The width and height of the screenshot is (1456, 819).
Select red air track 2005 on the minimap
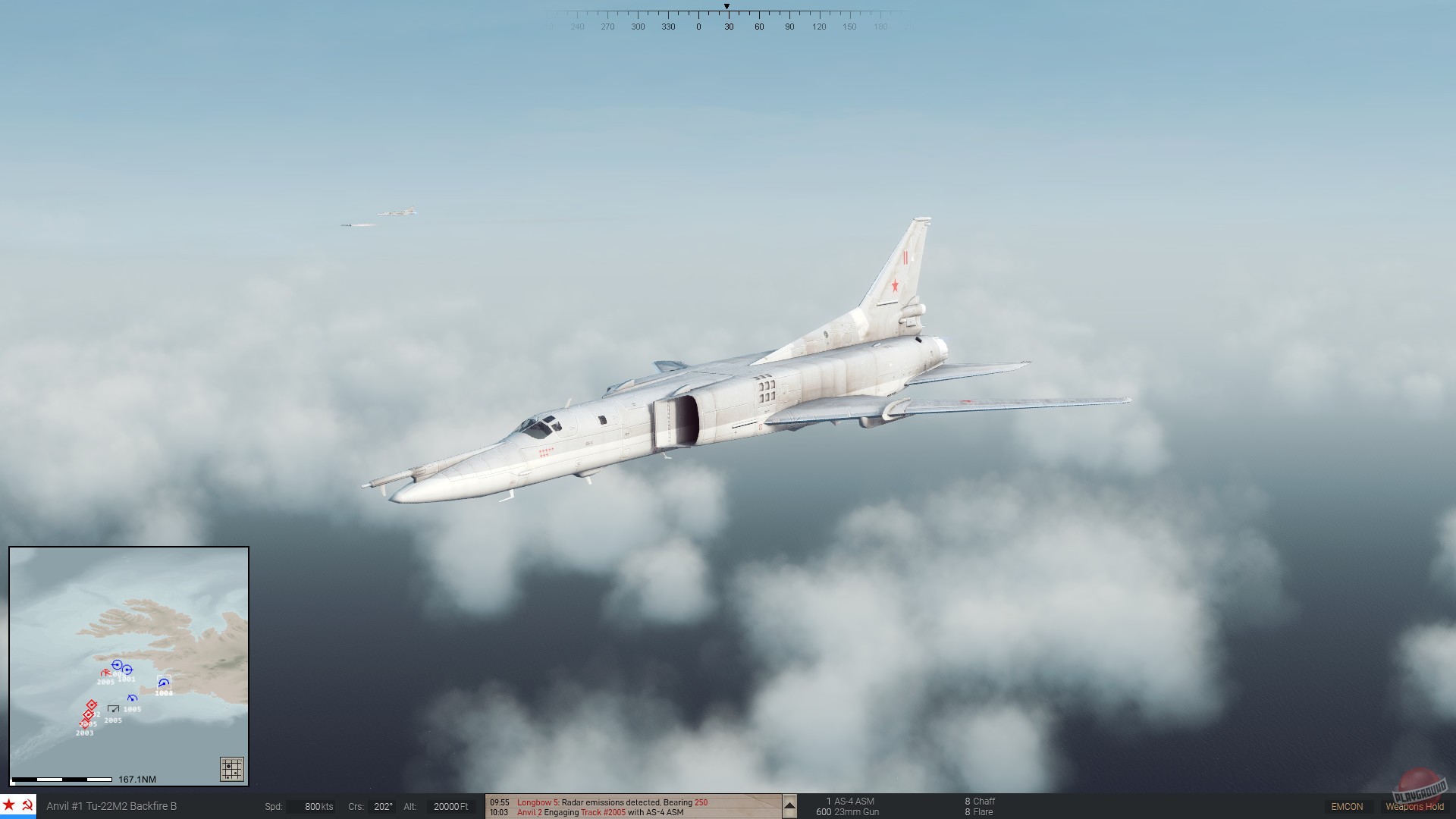106,673
